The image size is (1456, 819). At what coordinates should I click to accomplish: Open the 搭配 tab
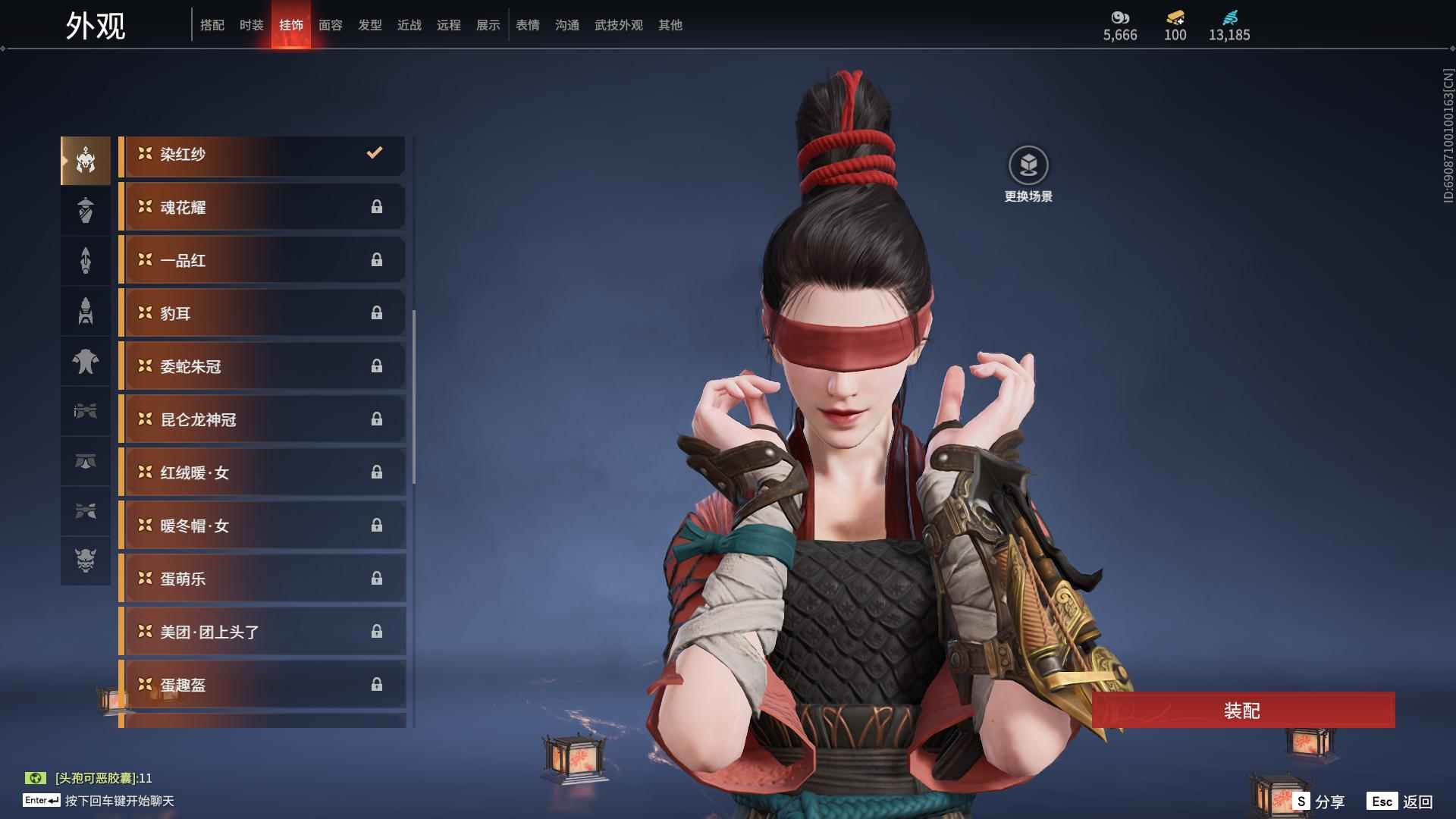click(x=212, y=25)
